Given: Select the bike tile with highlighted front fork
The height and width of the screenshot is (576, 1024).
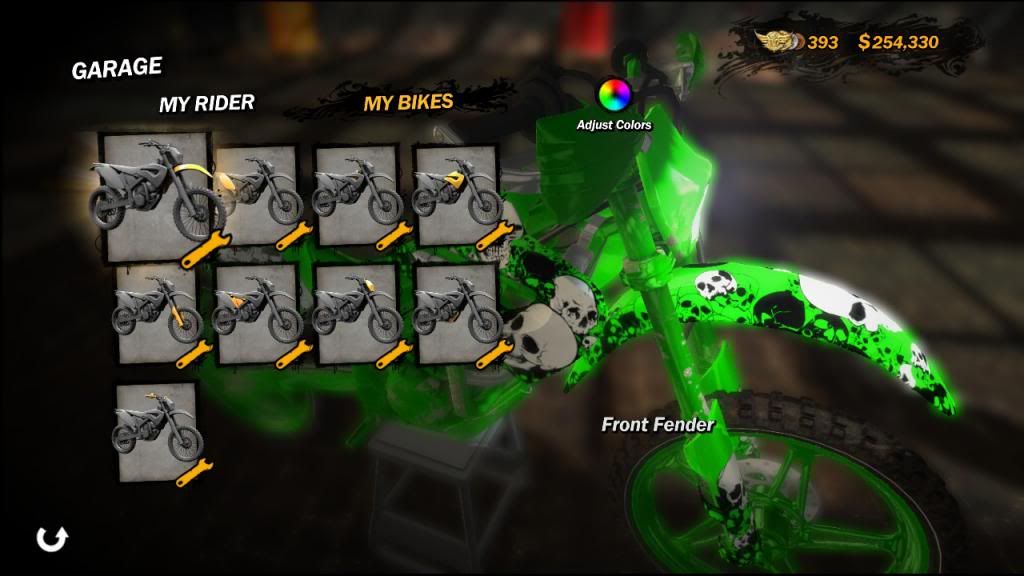Looking at the screenshot, I should tap(157, 313).
